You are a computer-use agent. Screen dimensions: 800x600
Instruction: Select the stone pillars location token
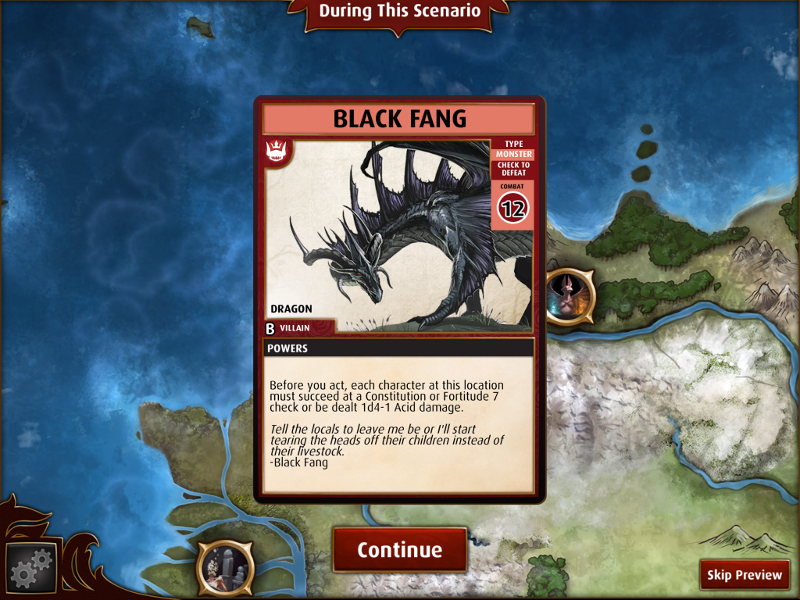[x=225, y=568]
